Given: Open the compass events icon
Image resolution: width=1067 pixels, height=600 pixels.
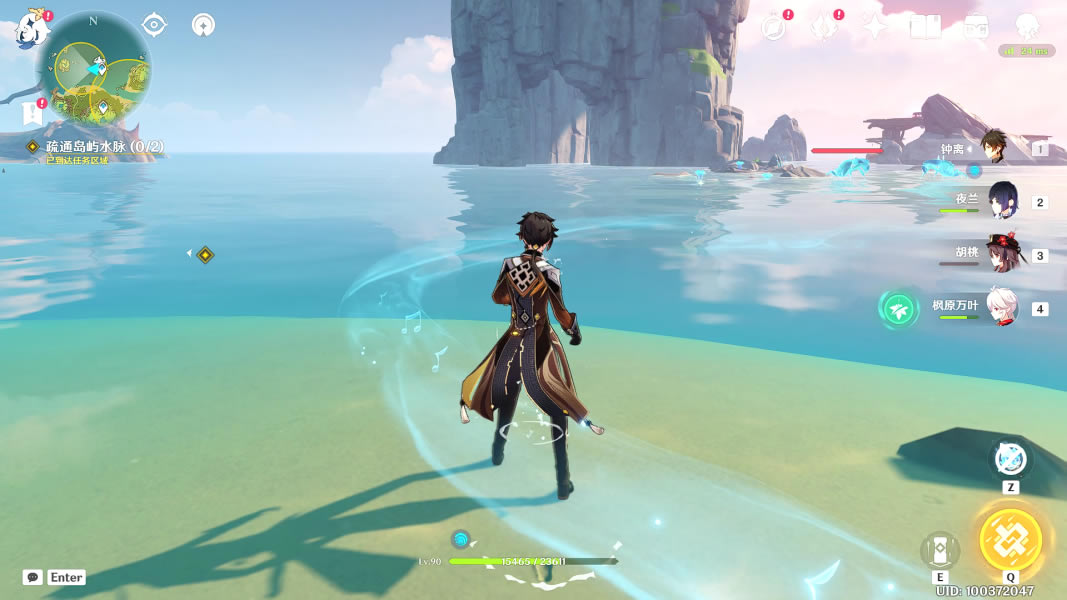Looking at the screenshot, I should tap(773, 27).
